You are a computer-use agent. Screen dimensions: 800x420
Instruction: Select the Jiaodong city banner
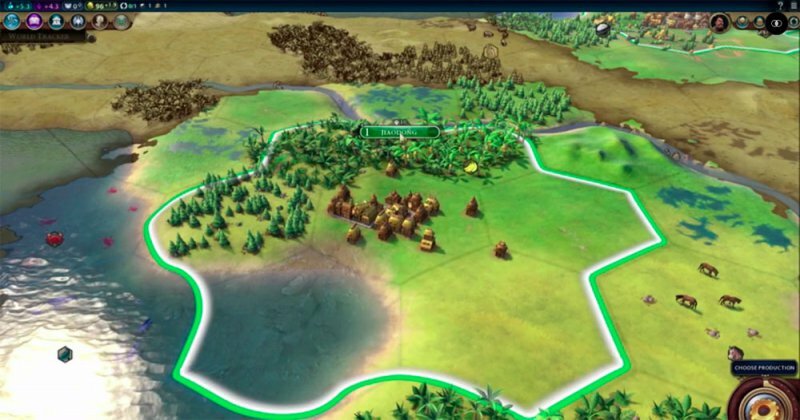400,131
